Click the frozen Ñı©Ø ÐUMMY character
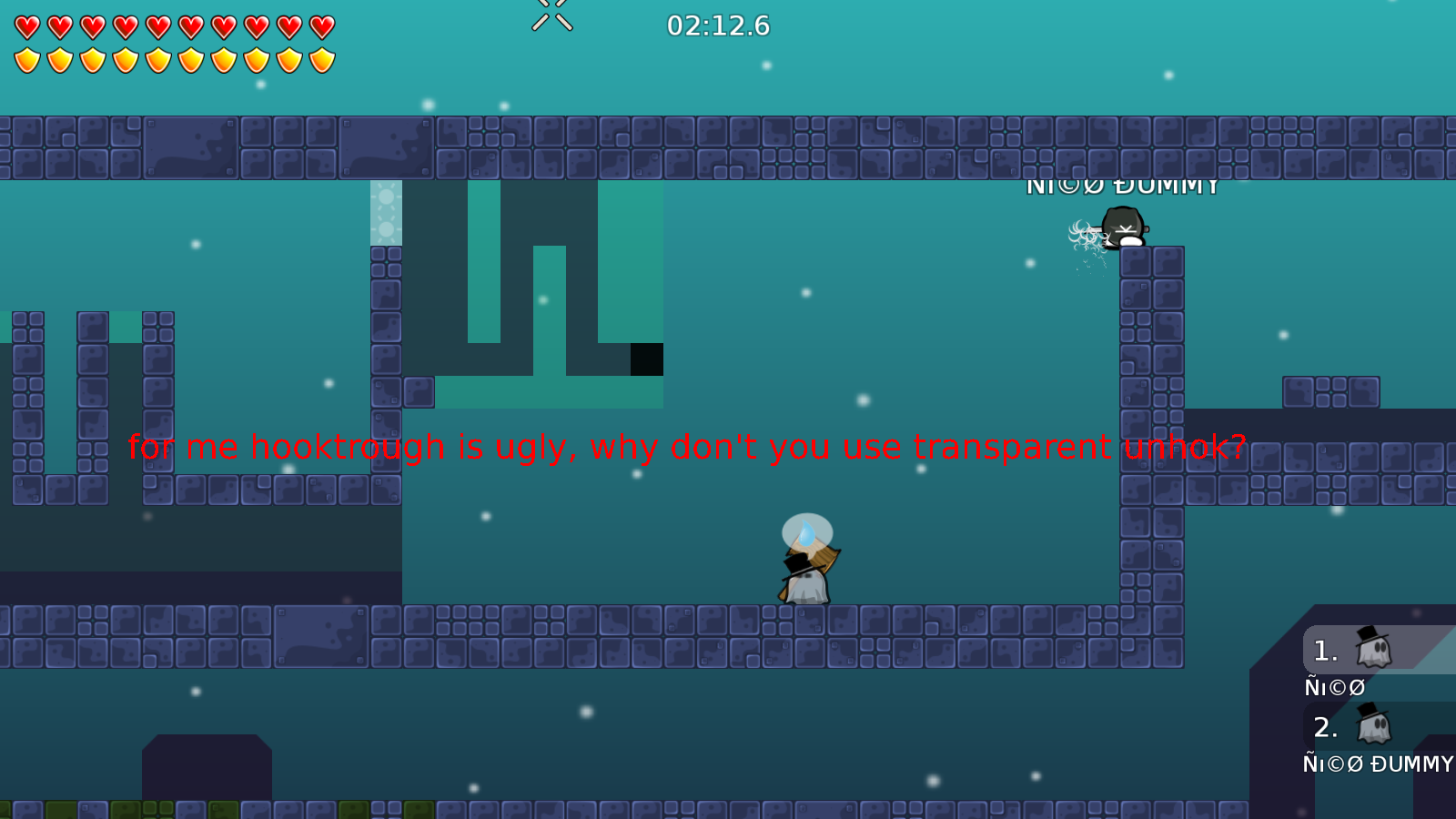1456x819 pixels. [1124, 227]
